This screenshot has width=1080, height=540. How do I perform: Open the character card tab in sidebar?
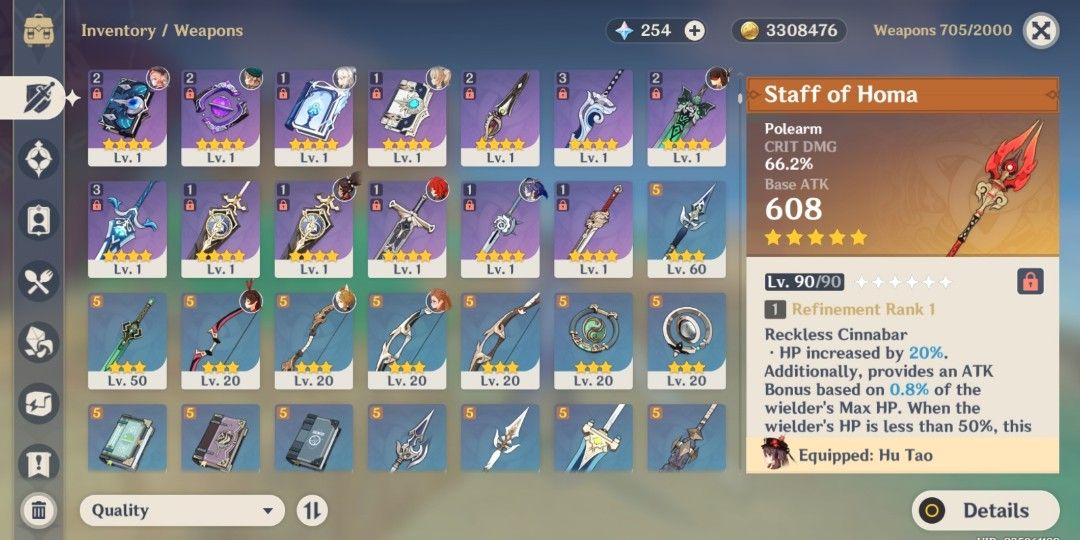[39, 220]
